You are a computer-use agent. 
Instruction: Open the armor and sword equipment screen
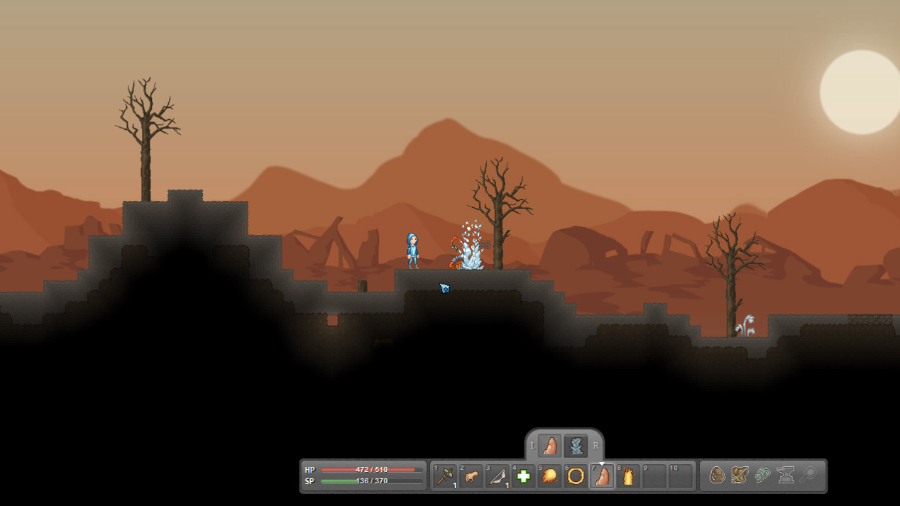(x=740, y=476)
